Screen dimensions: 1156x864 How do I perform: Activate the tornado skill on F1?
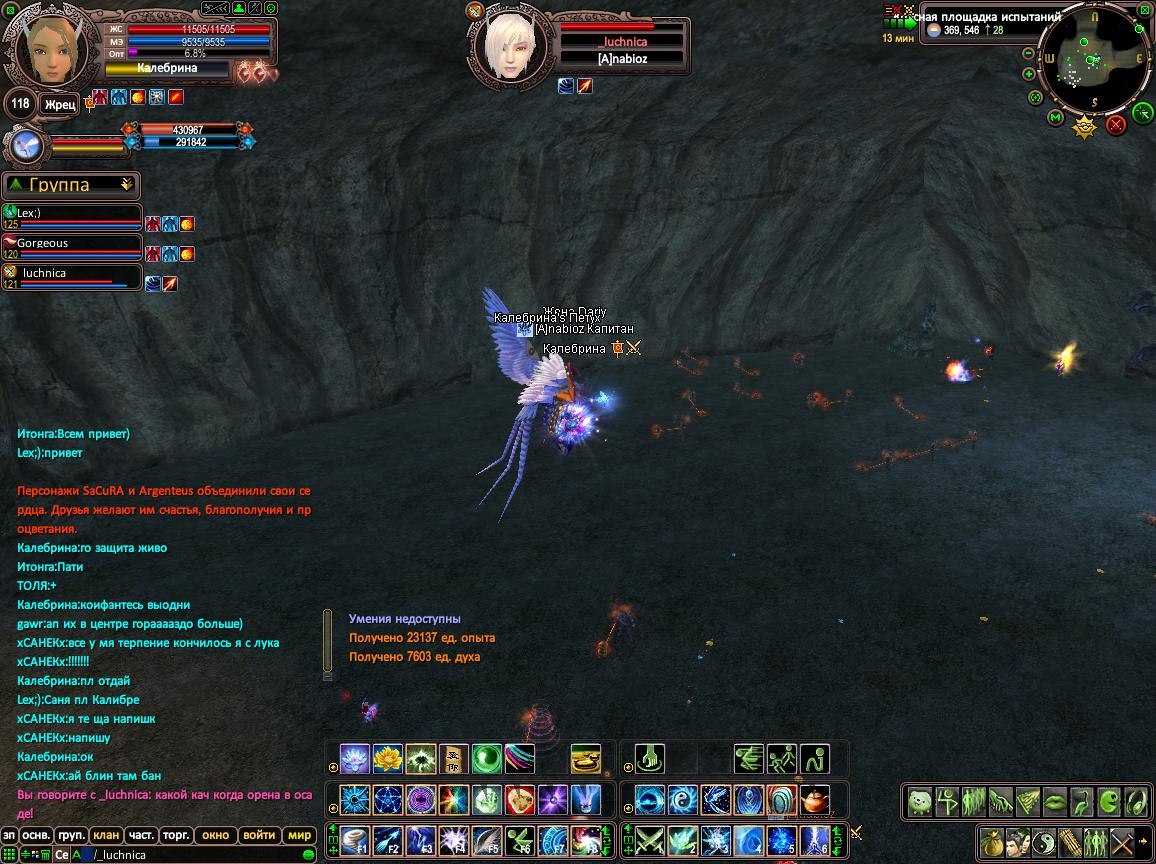(x=355, y=839)
